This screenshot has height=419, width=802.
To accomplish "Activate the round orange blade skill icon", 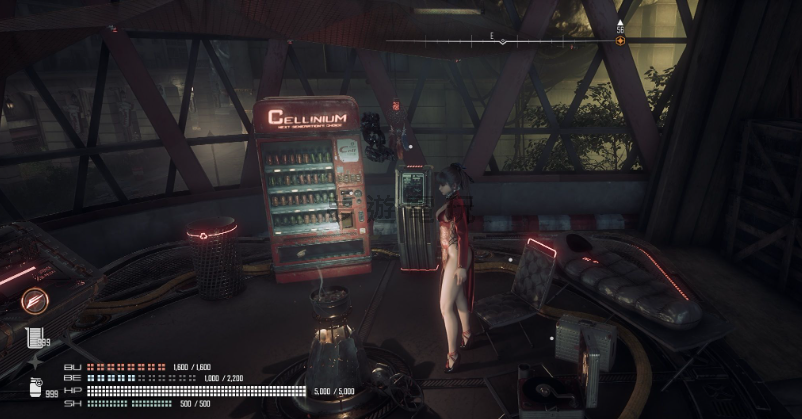I will tap(34, 299).
